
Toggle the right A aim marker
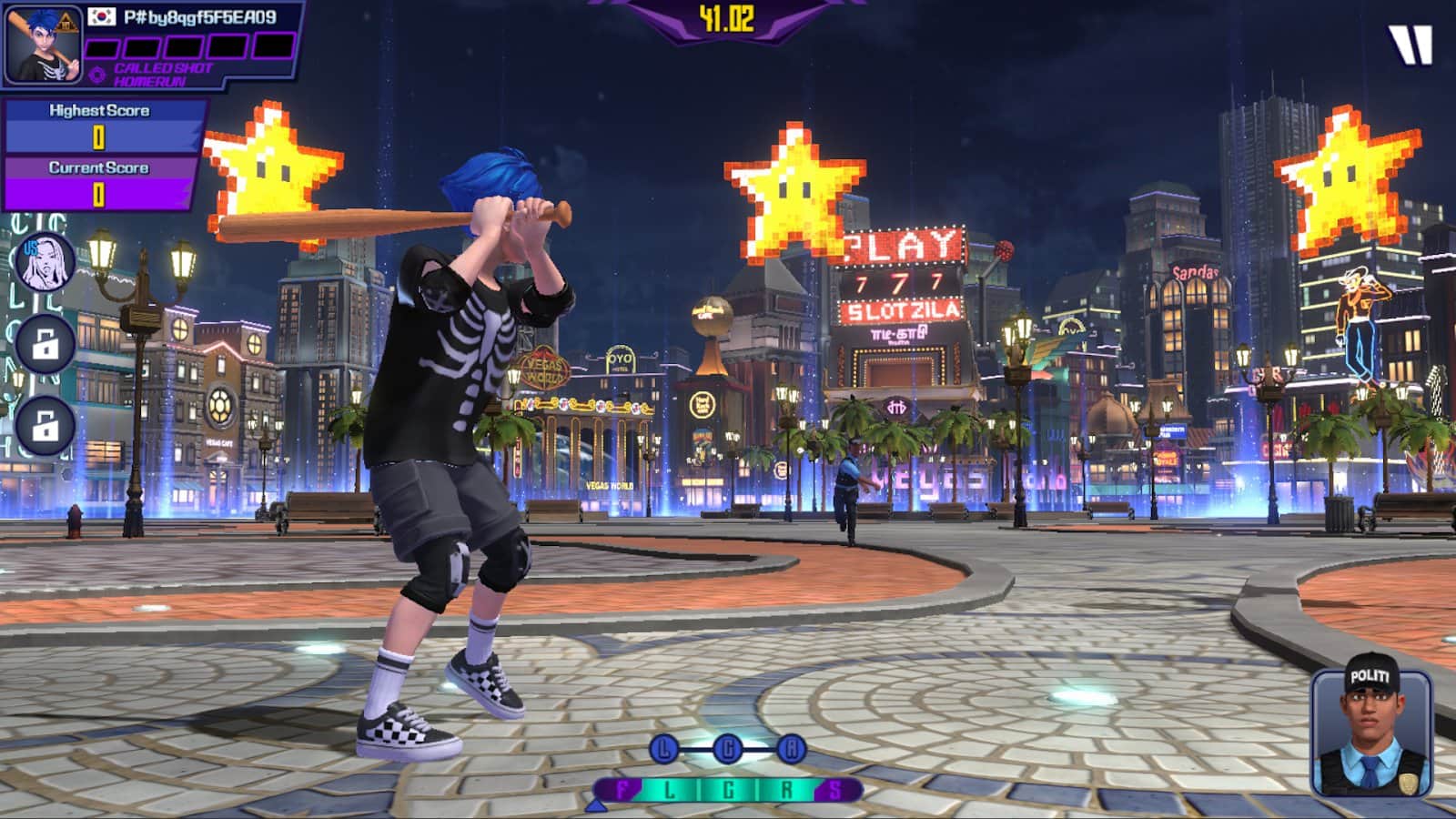(790, 746)
